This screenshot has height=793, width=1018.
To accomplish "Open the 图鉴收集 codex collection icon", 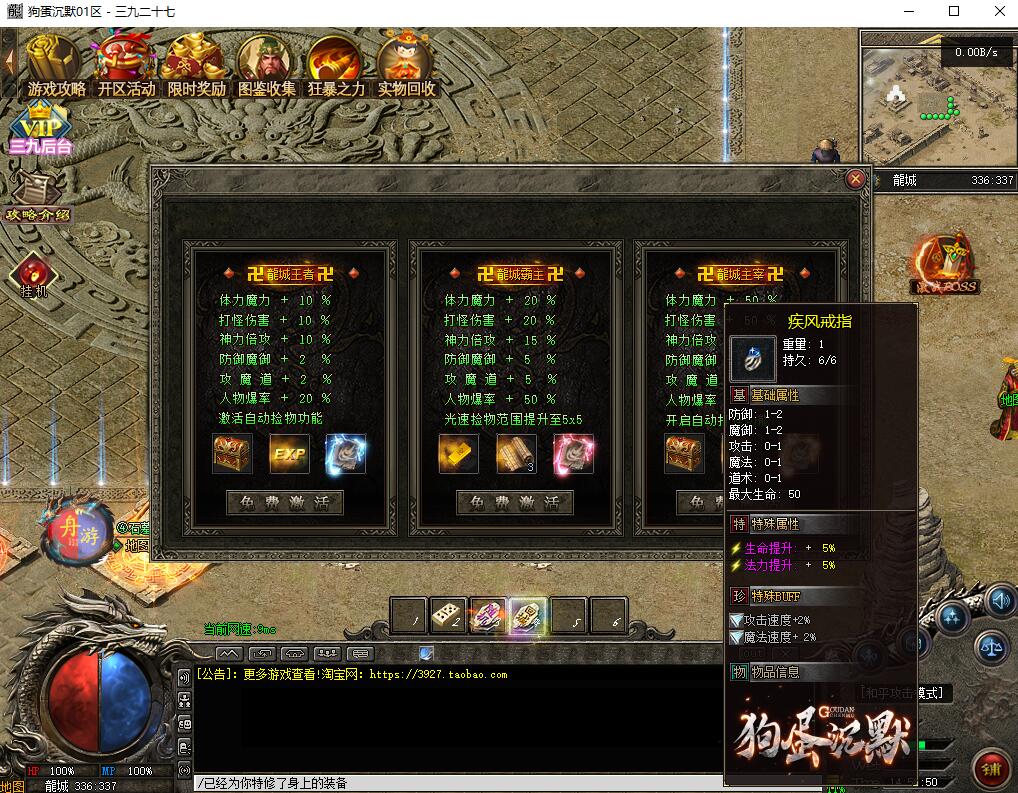I will (266, 66).
